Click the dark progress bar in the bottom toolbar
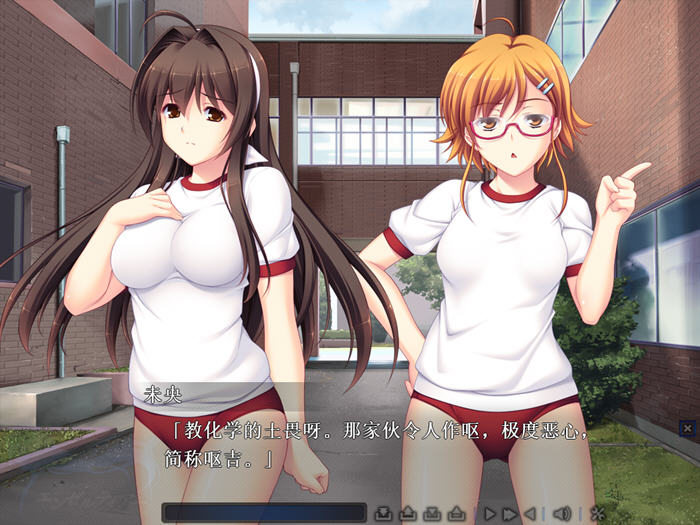 [263, 513]
